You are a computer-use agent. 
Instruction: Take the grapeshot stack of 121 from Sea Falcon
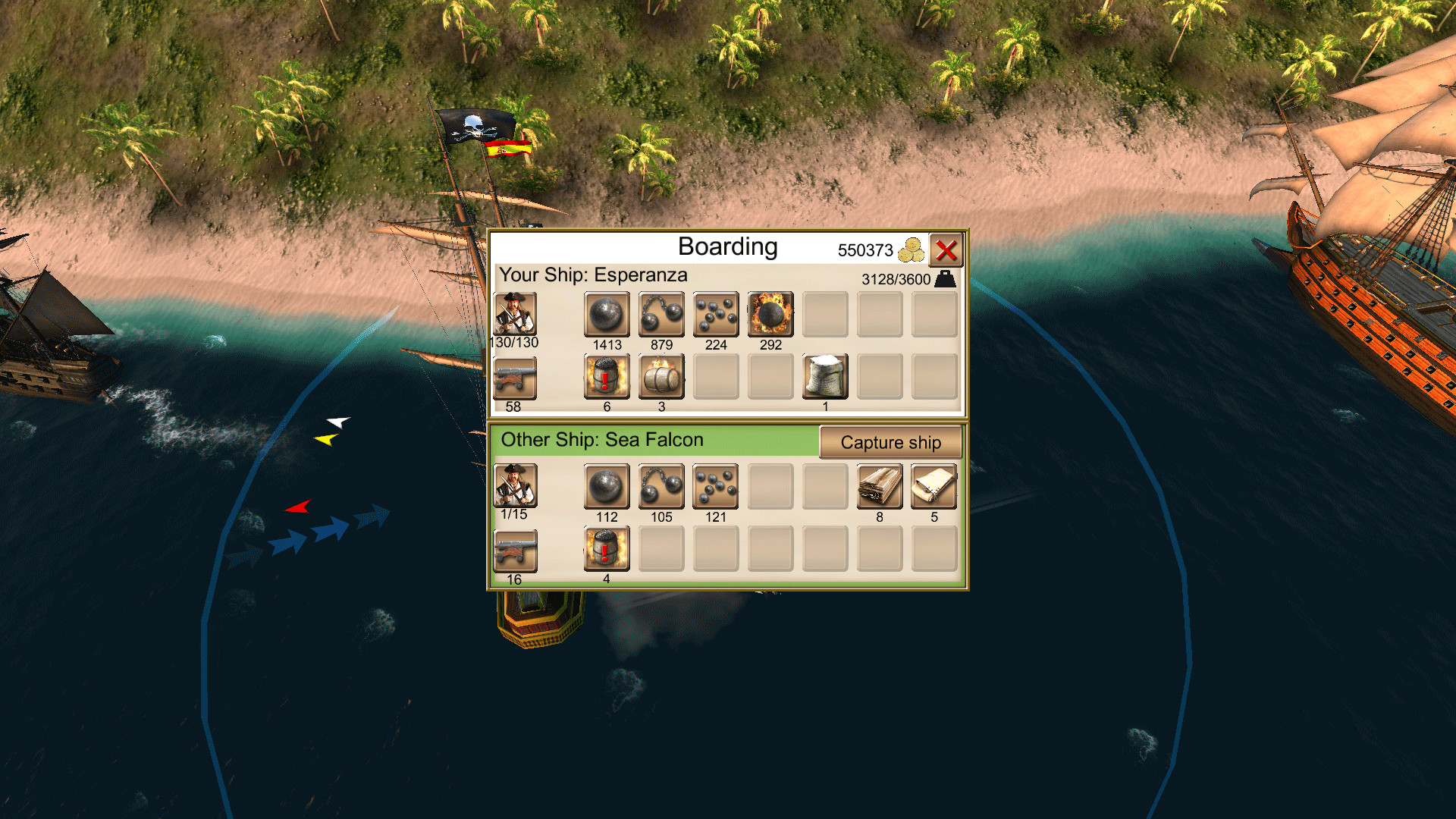[x=715, y=486]
